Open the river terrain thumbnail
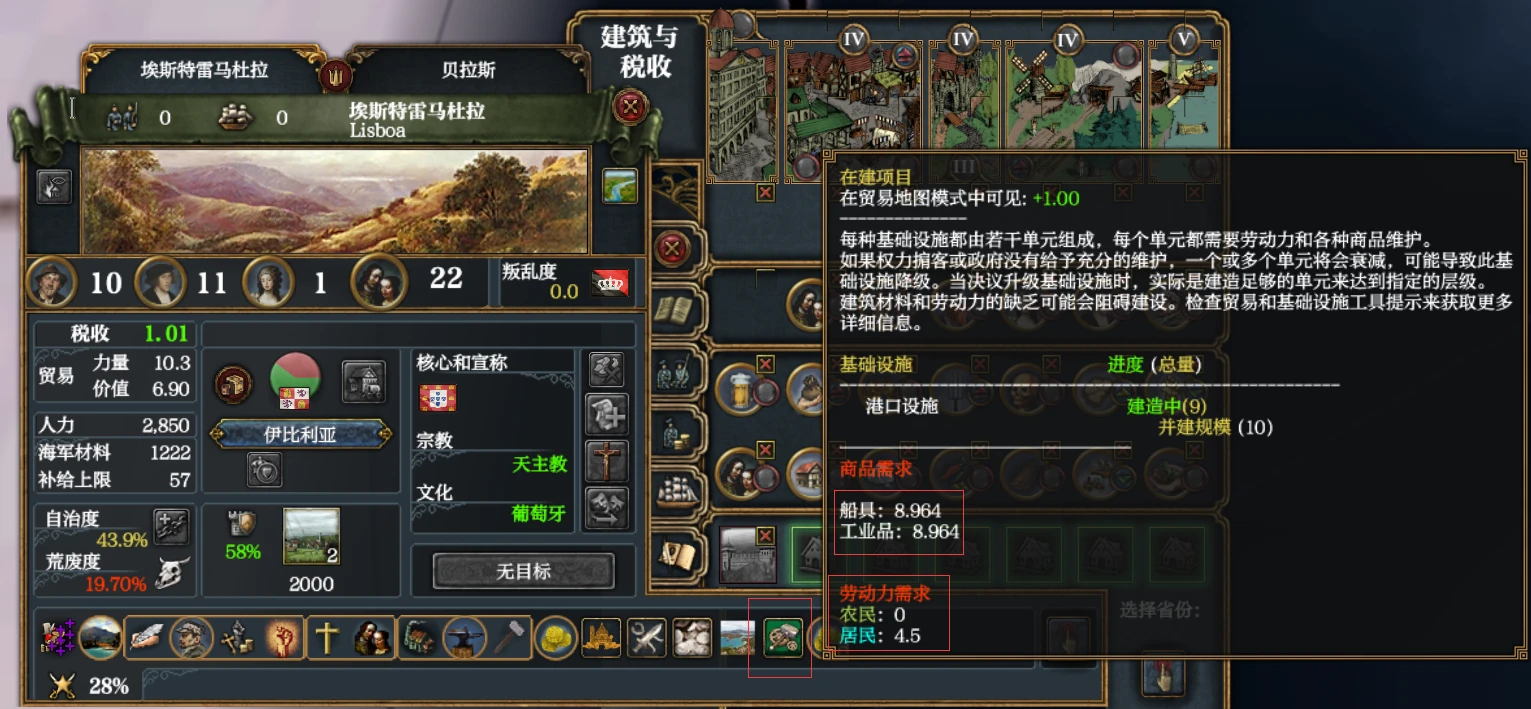The width and height of the screenshot is (1531, 709). click(620, 186)
